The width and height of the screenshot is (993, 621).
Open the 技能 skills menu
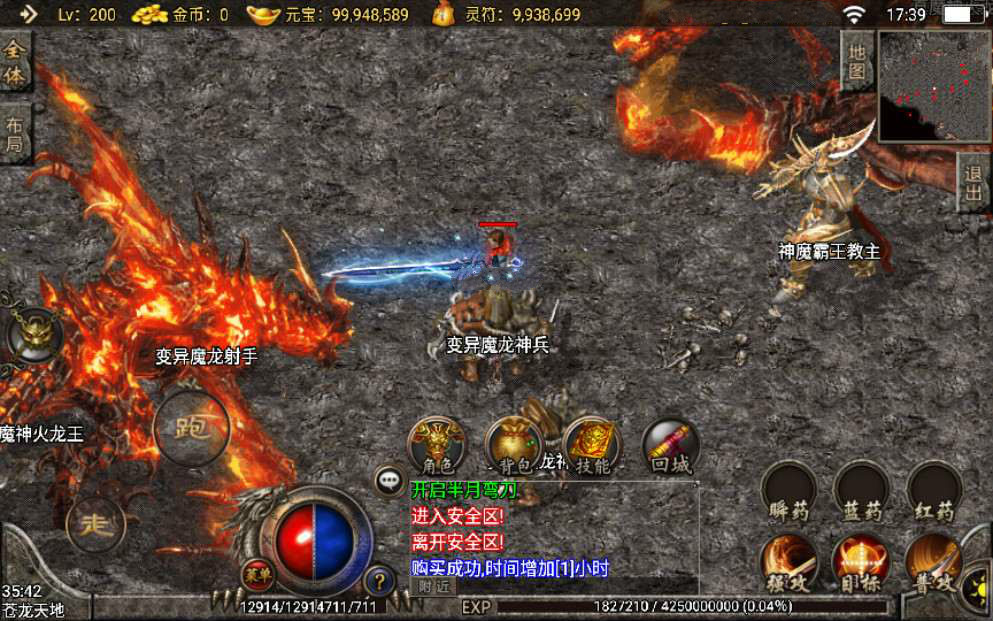592,445
